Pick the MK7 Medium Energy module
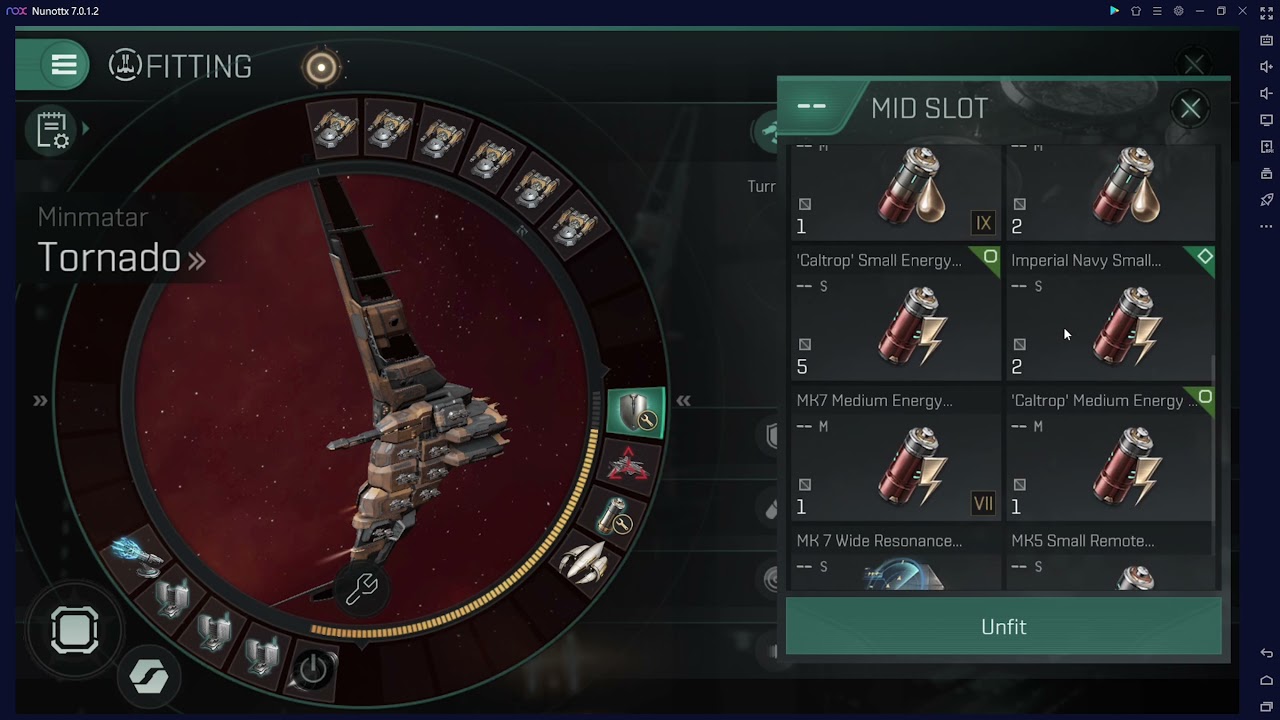The height and width of the screenshot is (720, 1280). (x=895, y=457)
